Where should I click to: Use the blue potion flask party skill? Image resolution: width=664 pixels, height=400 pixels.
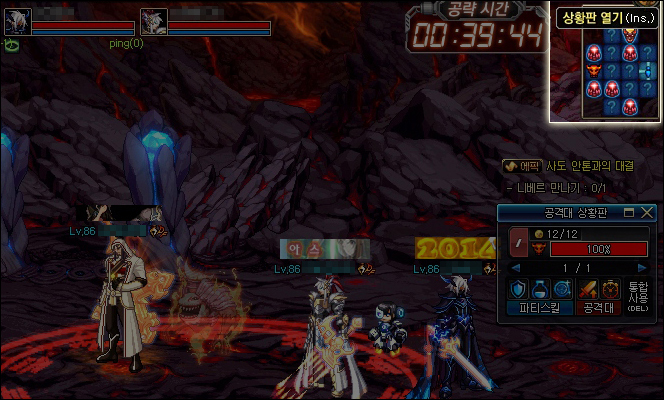click(541, 289)
